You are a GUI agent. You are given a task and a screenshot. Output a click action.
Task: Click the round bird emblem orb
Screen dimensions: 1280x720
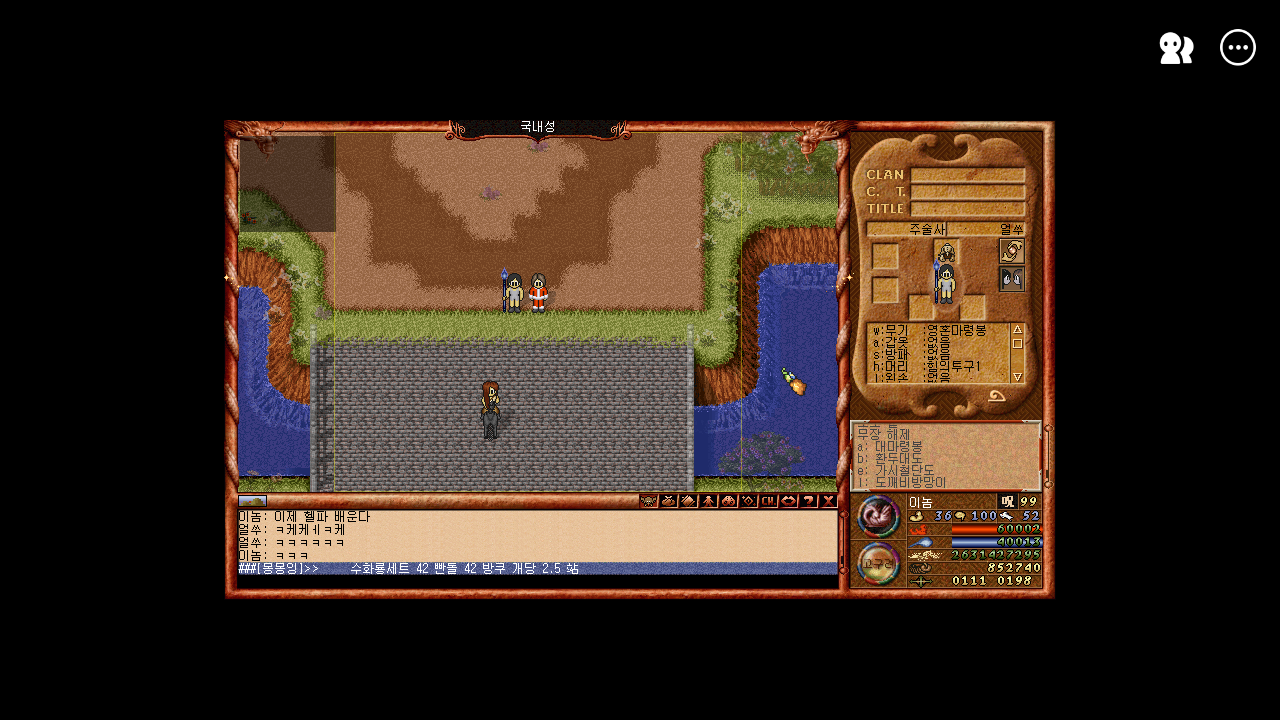pos(879,516)
